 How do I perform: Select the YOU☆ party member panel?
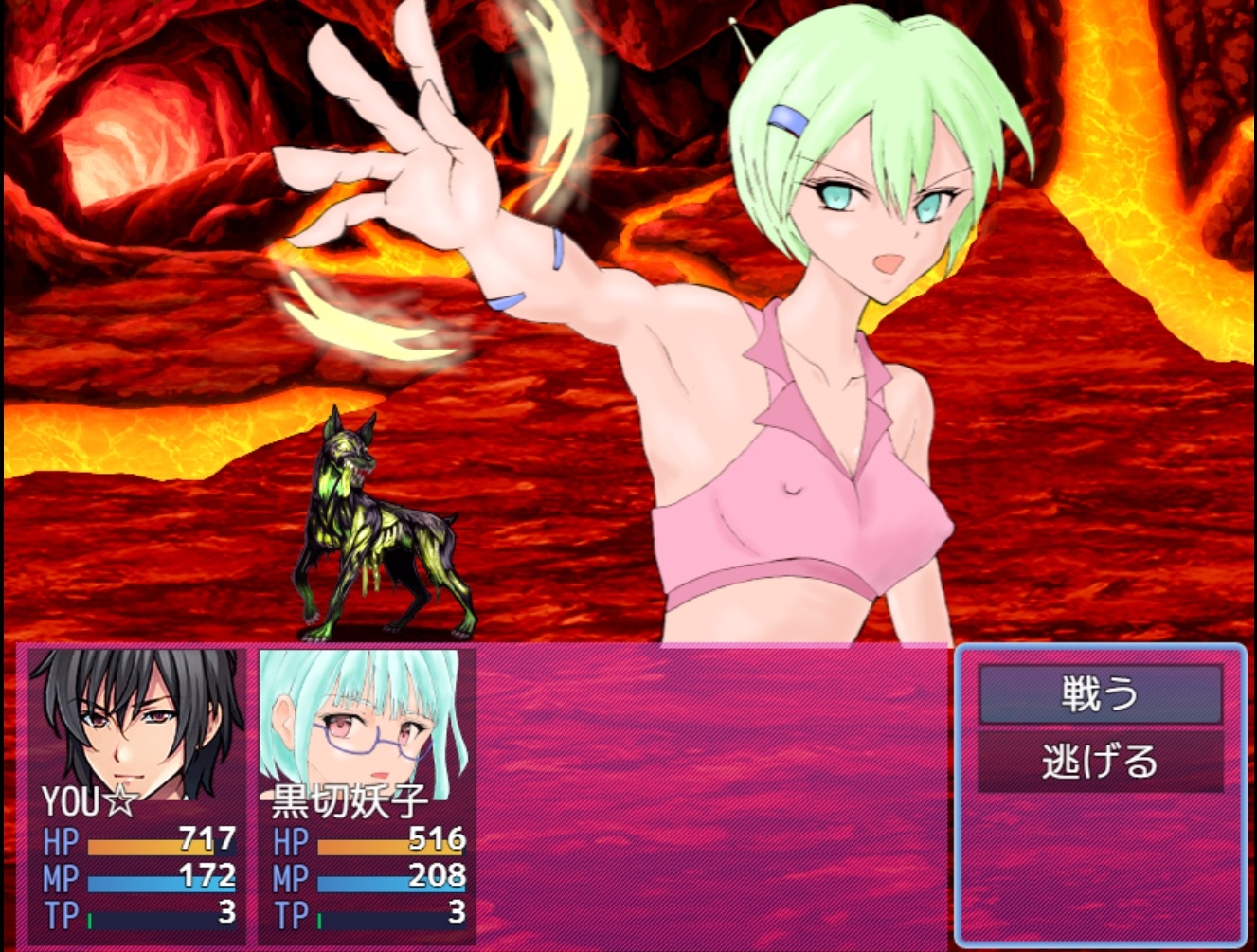click(x=137, y=796)
